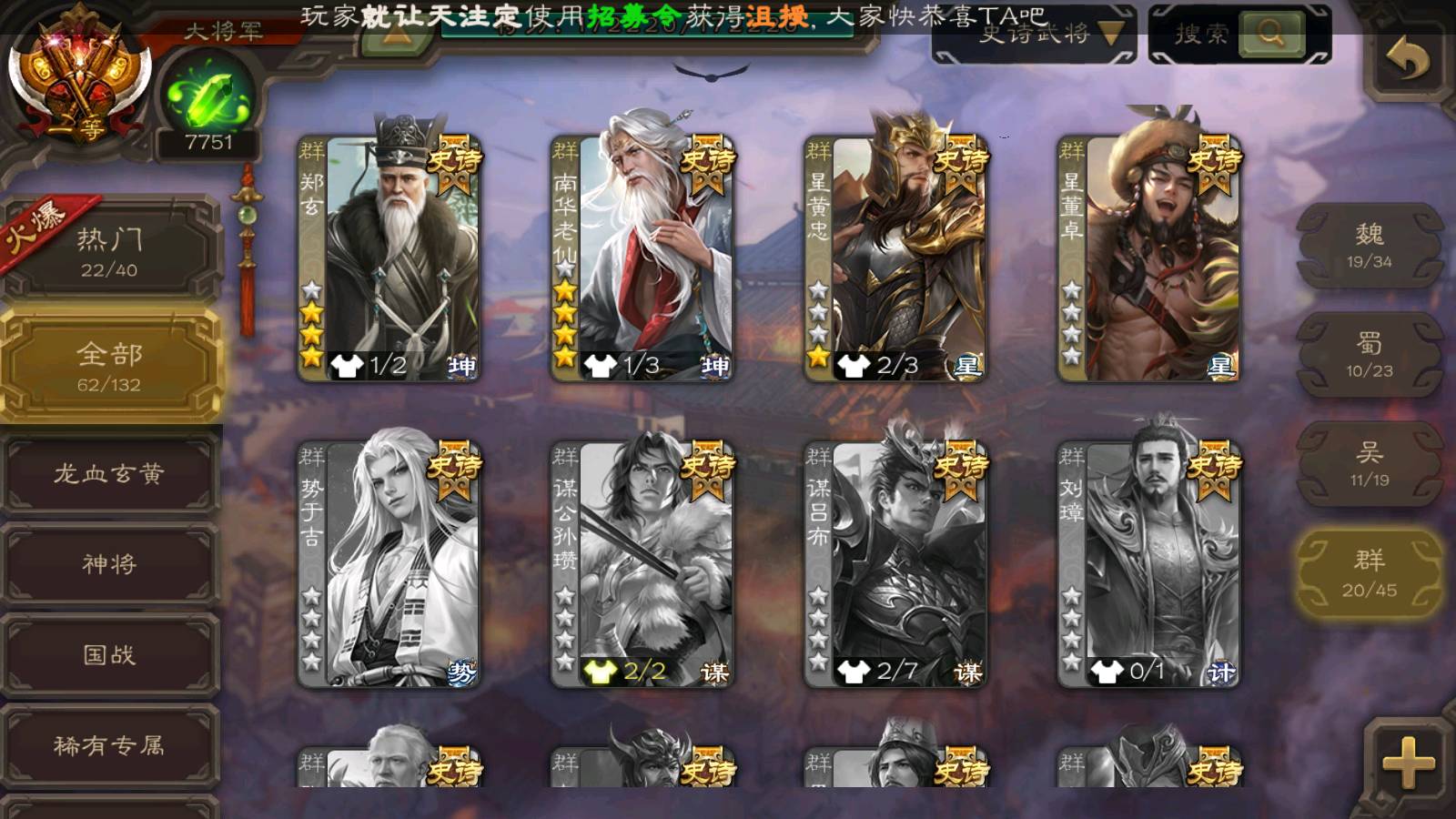Select the 群 faction filter

(x=1369, y=573)
